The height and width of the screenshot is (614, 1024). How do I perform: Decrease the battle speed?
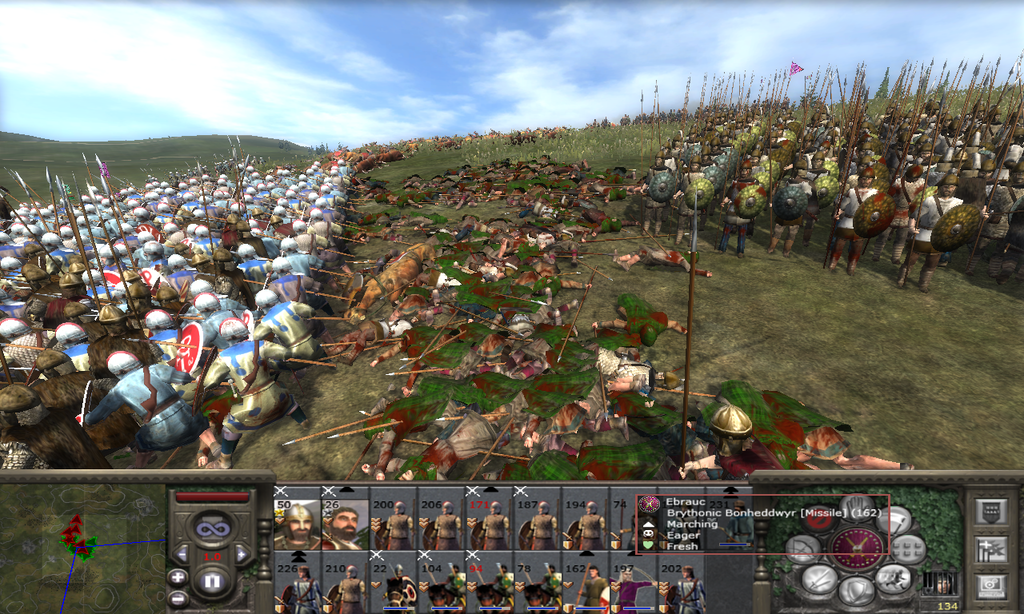(182, 553)
